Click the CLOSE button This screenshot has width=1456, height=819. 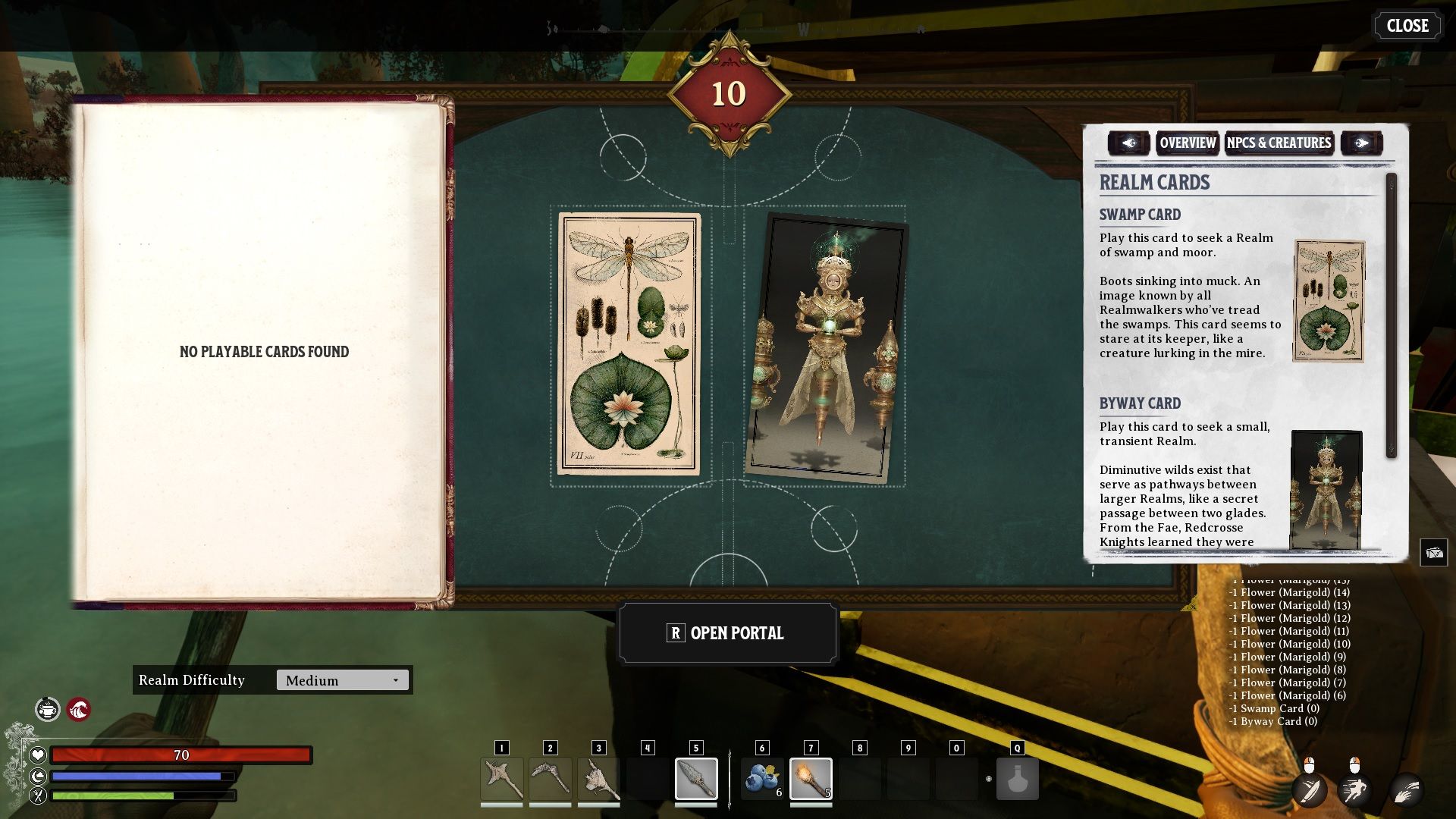point(1407,25)
